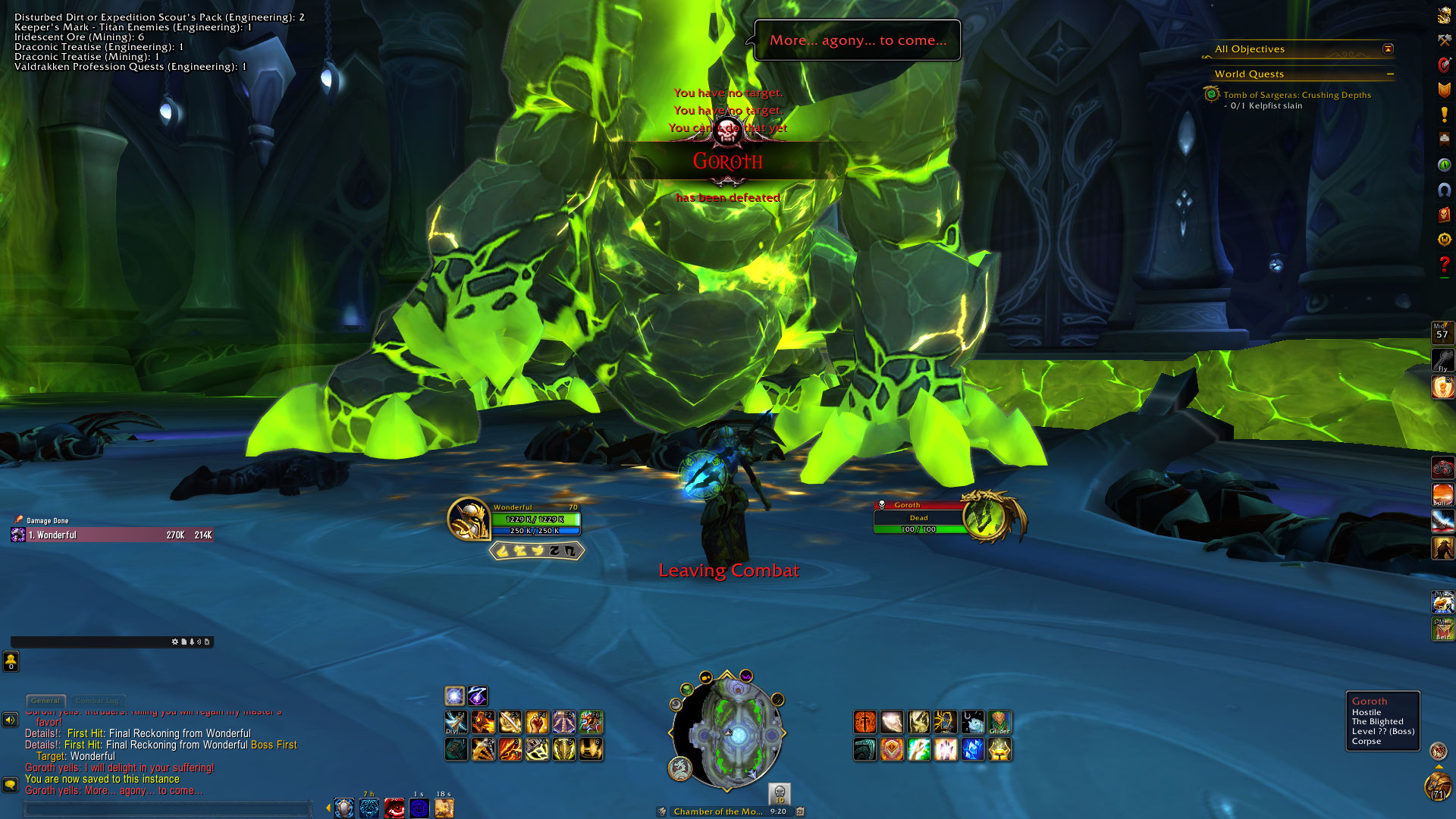Switch to the Combat Log chat tab
The height and width of the screenshot is (819, 1456).
97,701
